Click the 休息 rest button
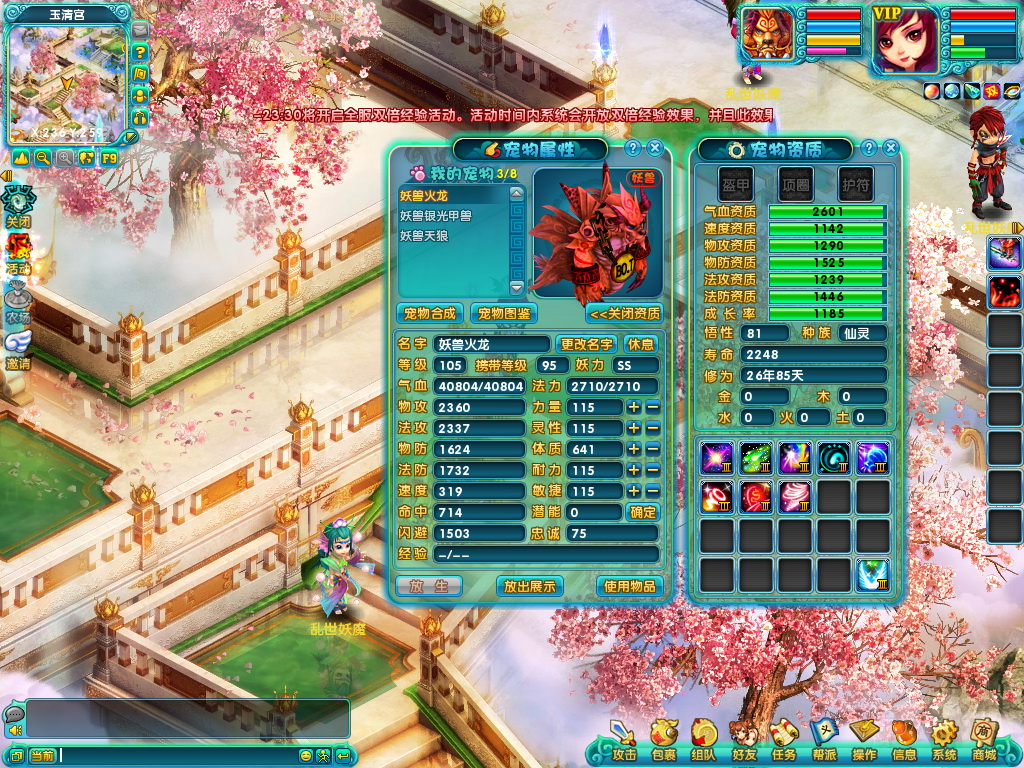 (x=640, y=344)
